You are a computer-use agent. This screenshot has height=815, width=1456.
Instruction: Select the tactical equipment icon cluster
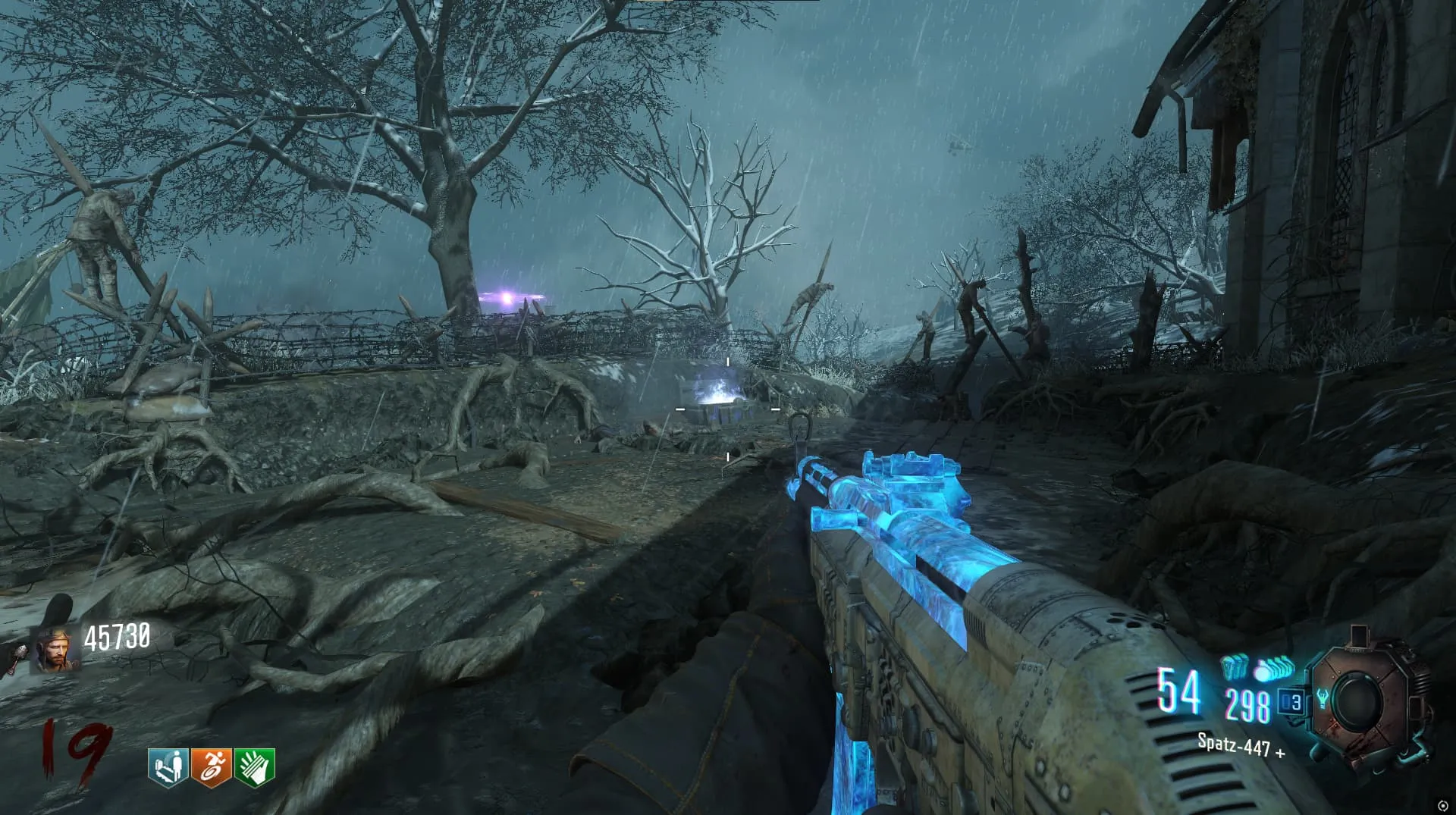pyautogui.click(x=1234, y=667)
